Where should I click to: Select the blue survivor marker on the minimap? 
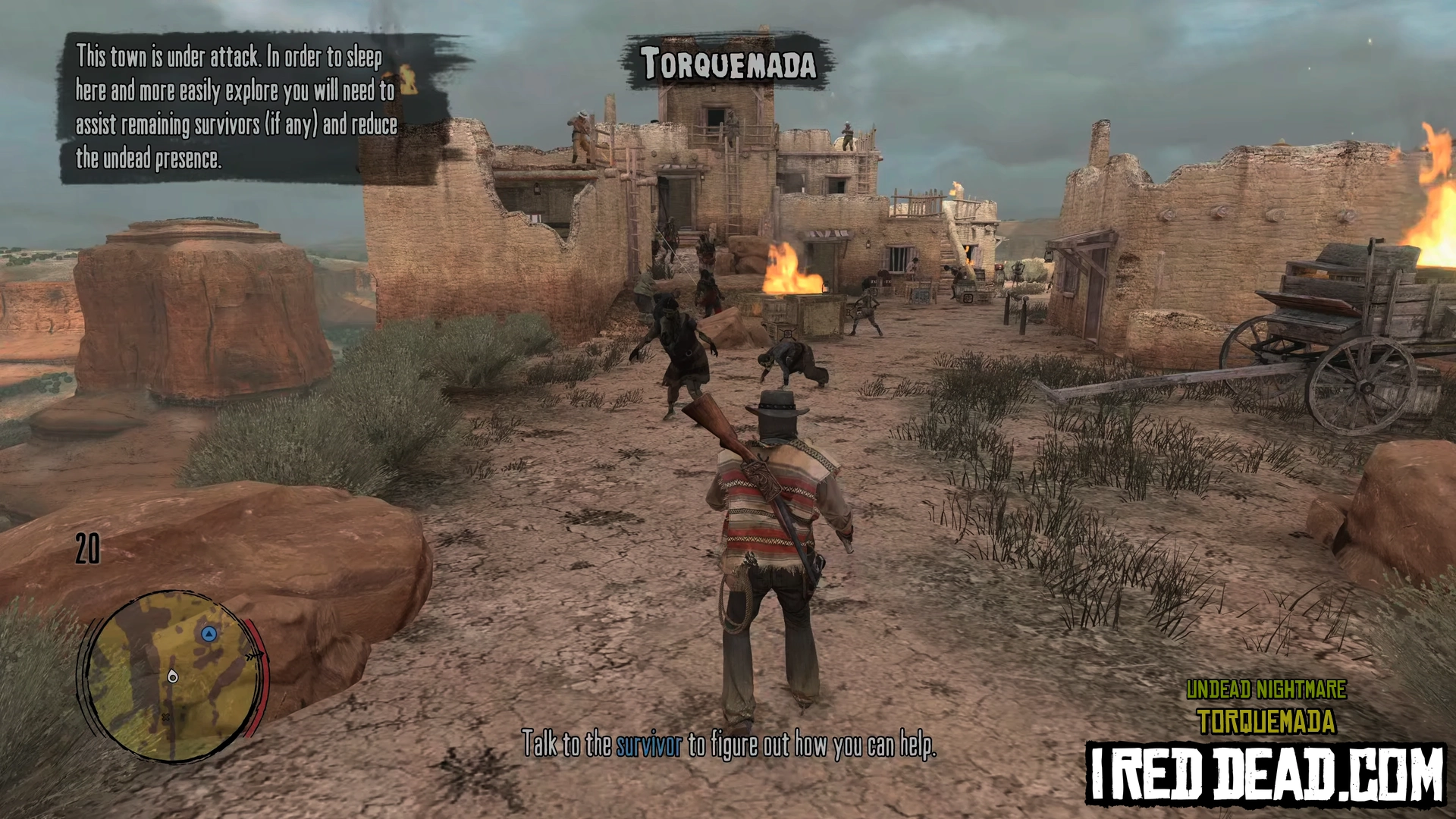click(x=209, y=633)
